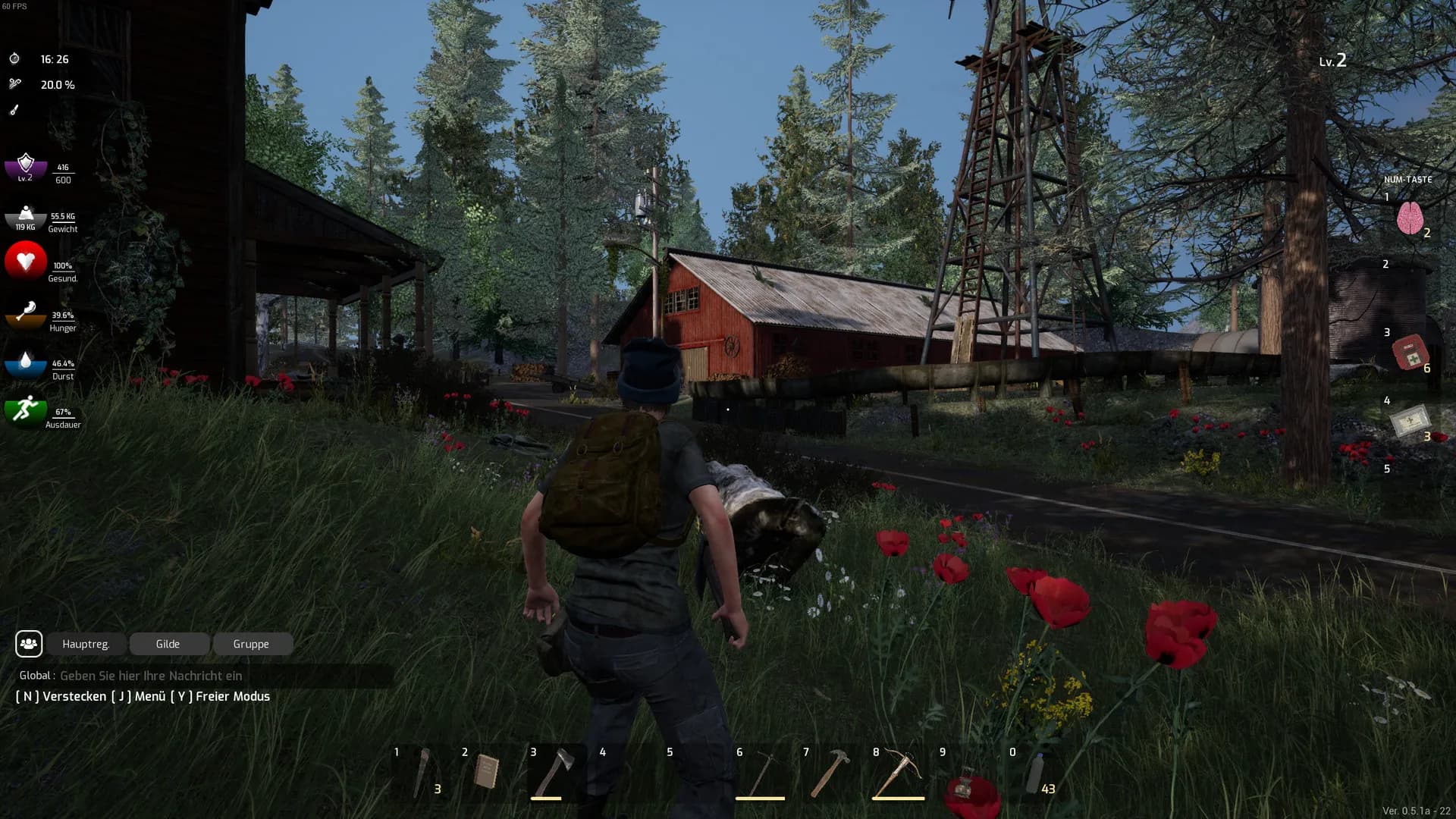The height and width of the screenshot is (819, 1456).
Task: Select the Gruppe chat tab
Action: click(251, 644)
